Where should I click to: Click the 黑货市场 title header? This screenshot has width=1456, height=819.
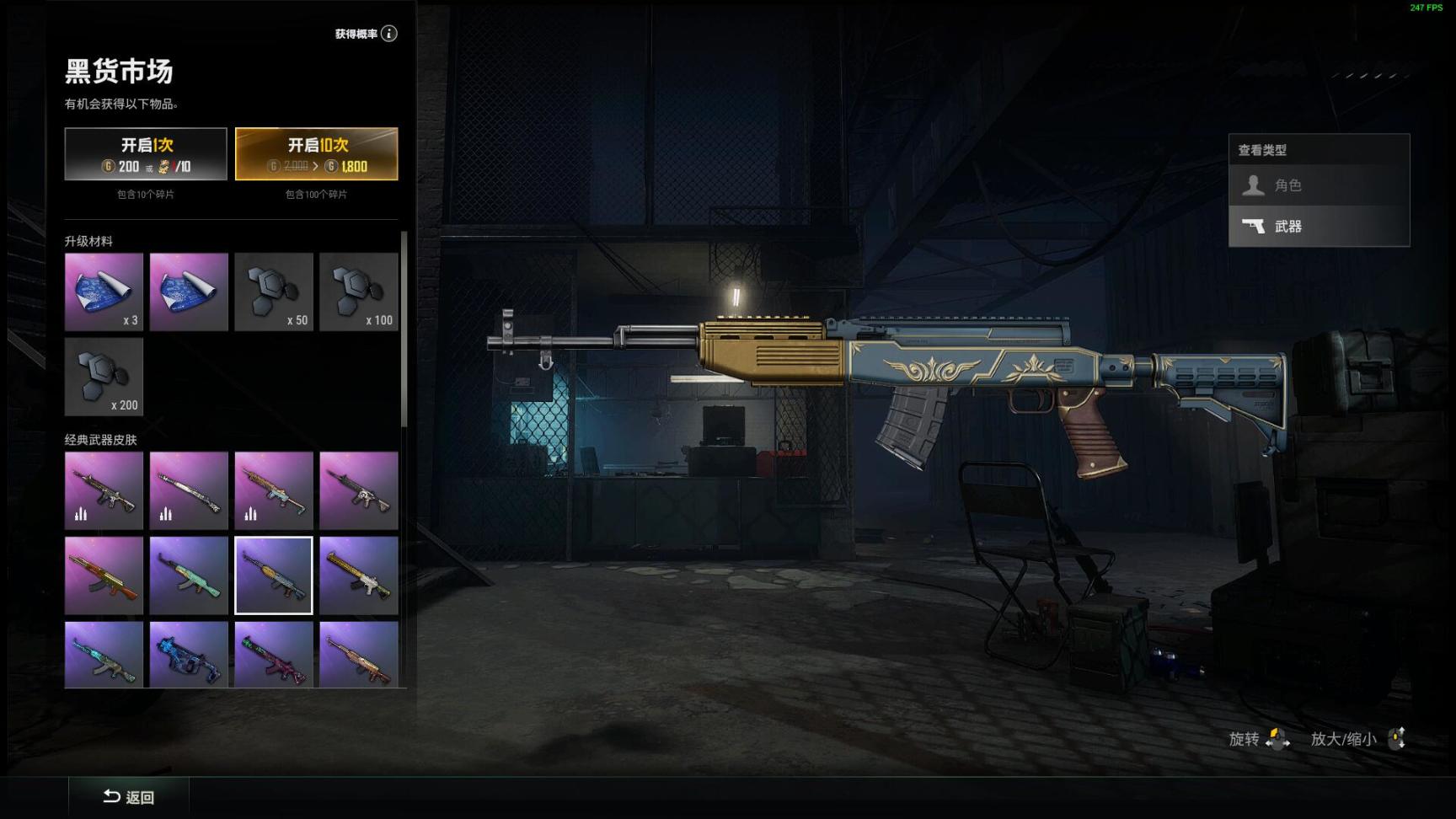(x=118, y=73)
